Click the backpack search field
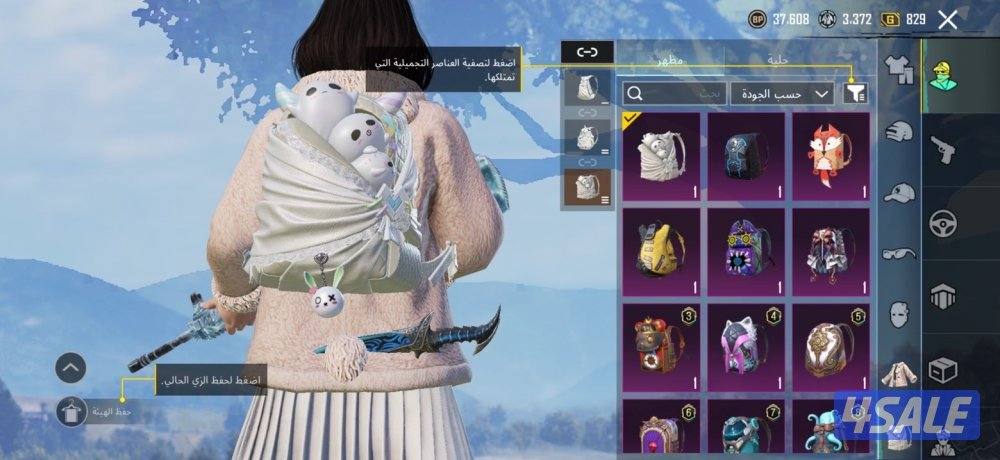 (673, 93)
